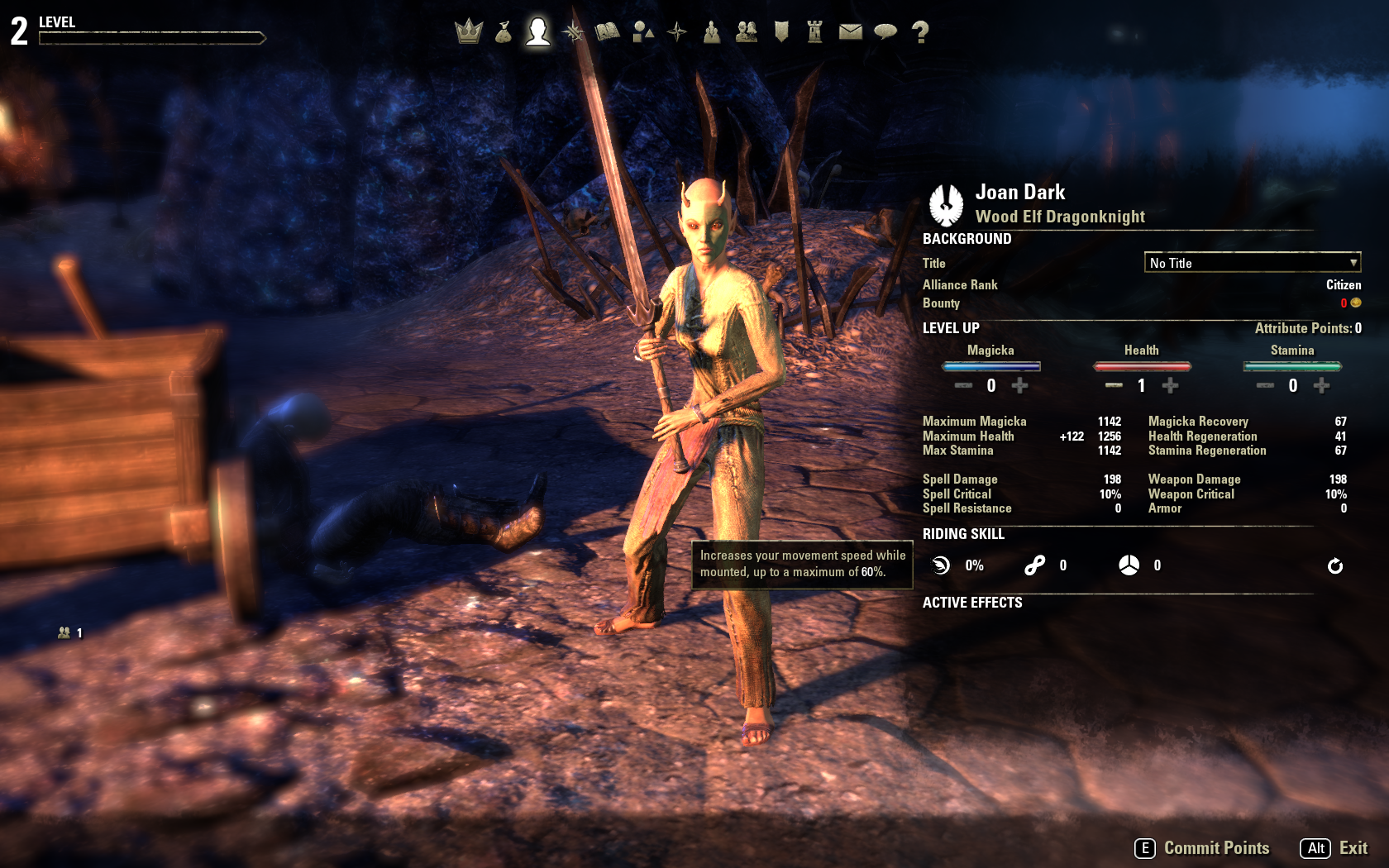The height and width of the screenshot is (868, 1389).
Task: Open the inventory bag icon
Action: tap(504, 32)
